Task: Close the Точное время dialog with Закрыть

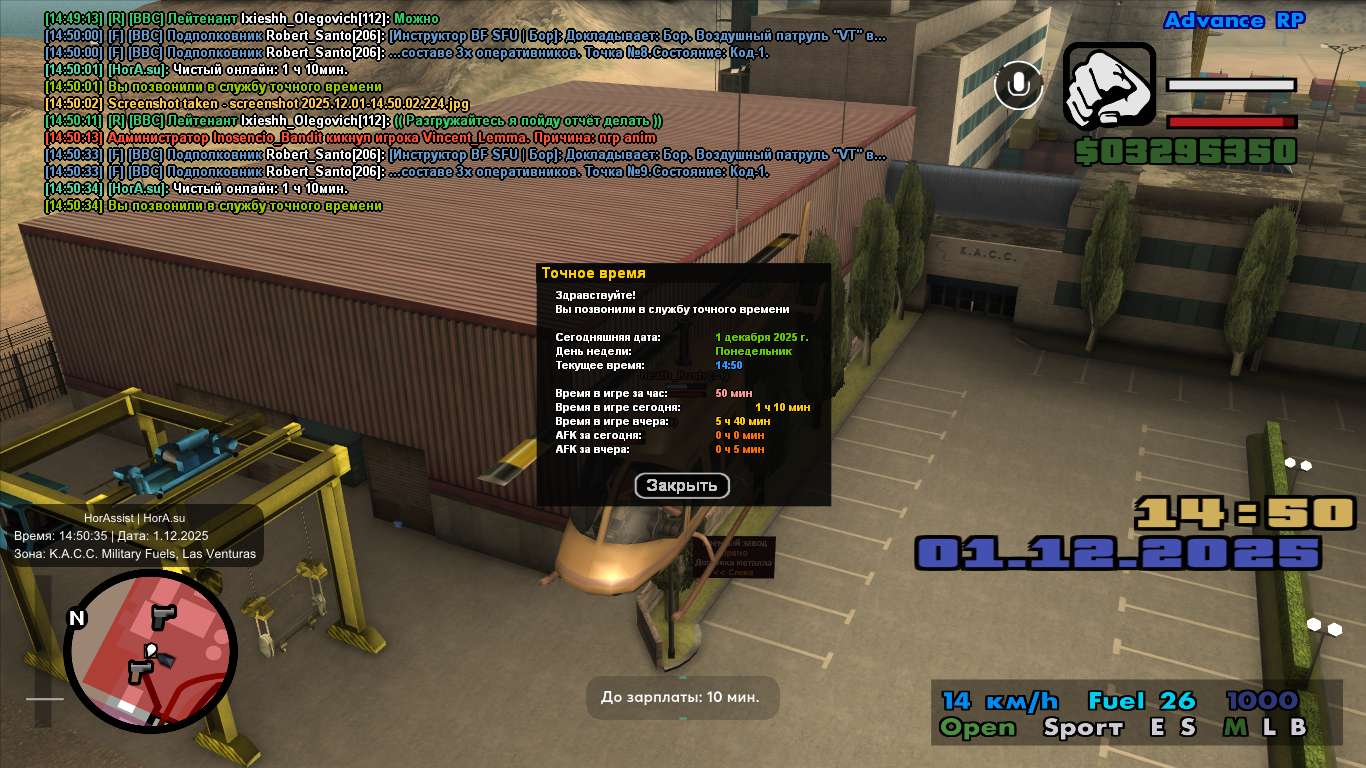Action: (x=682, y=486)
